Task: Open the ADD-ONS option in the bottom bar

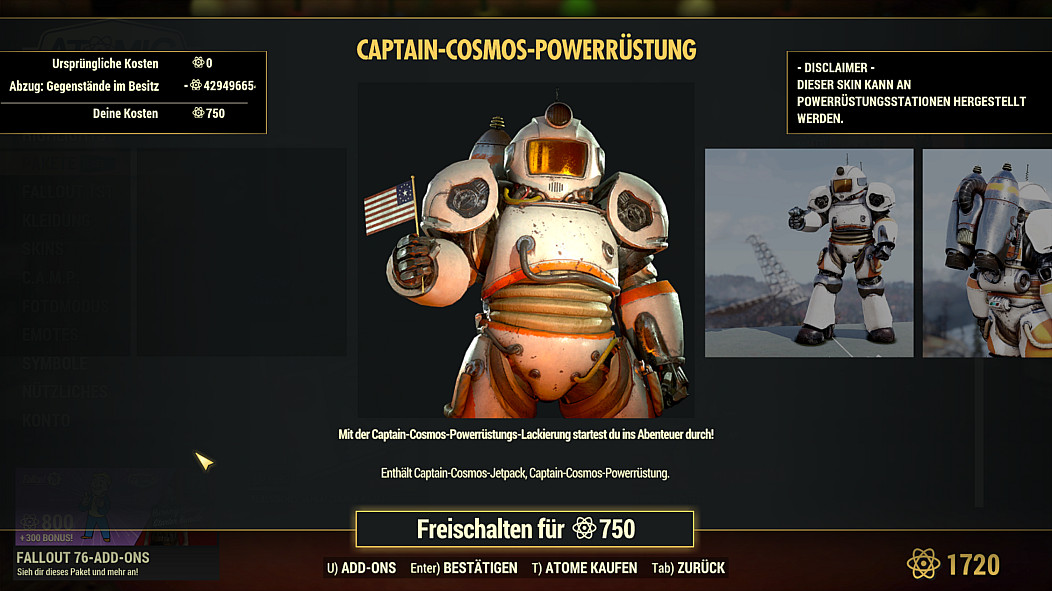Action: pos(361,568)
